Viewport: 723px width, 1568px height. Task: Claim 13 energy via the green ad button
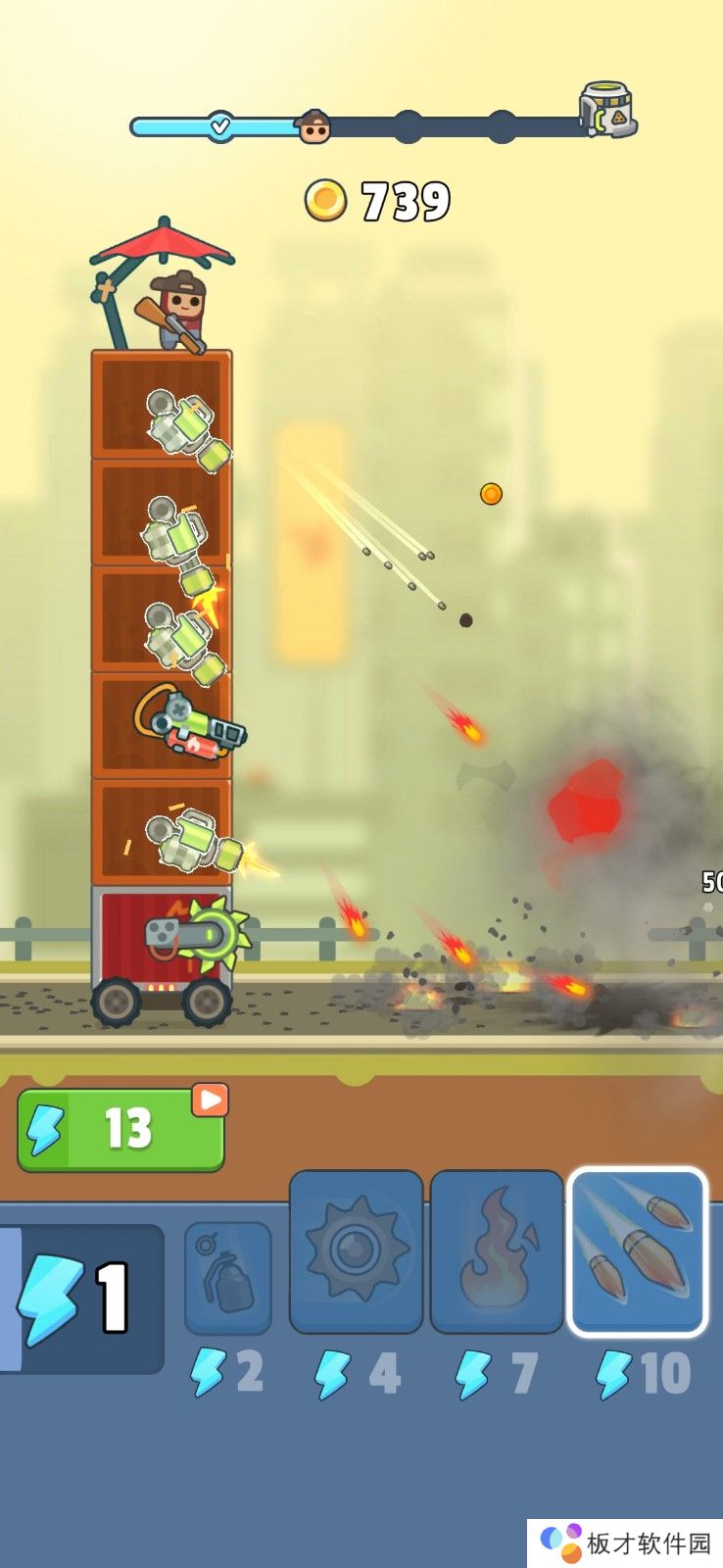click(120, 1129)
